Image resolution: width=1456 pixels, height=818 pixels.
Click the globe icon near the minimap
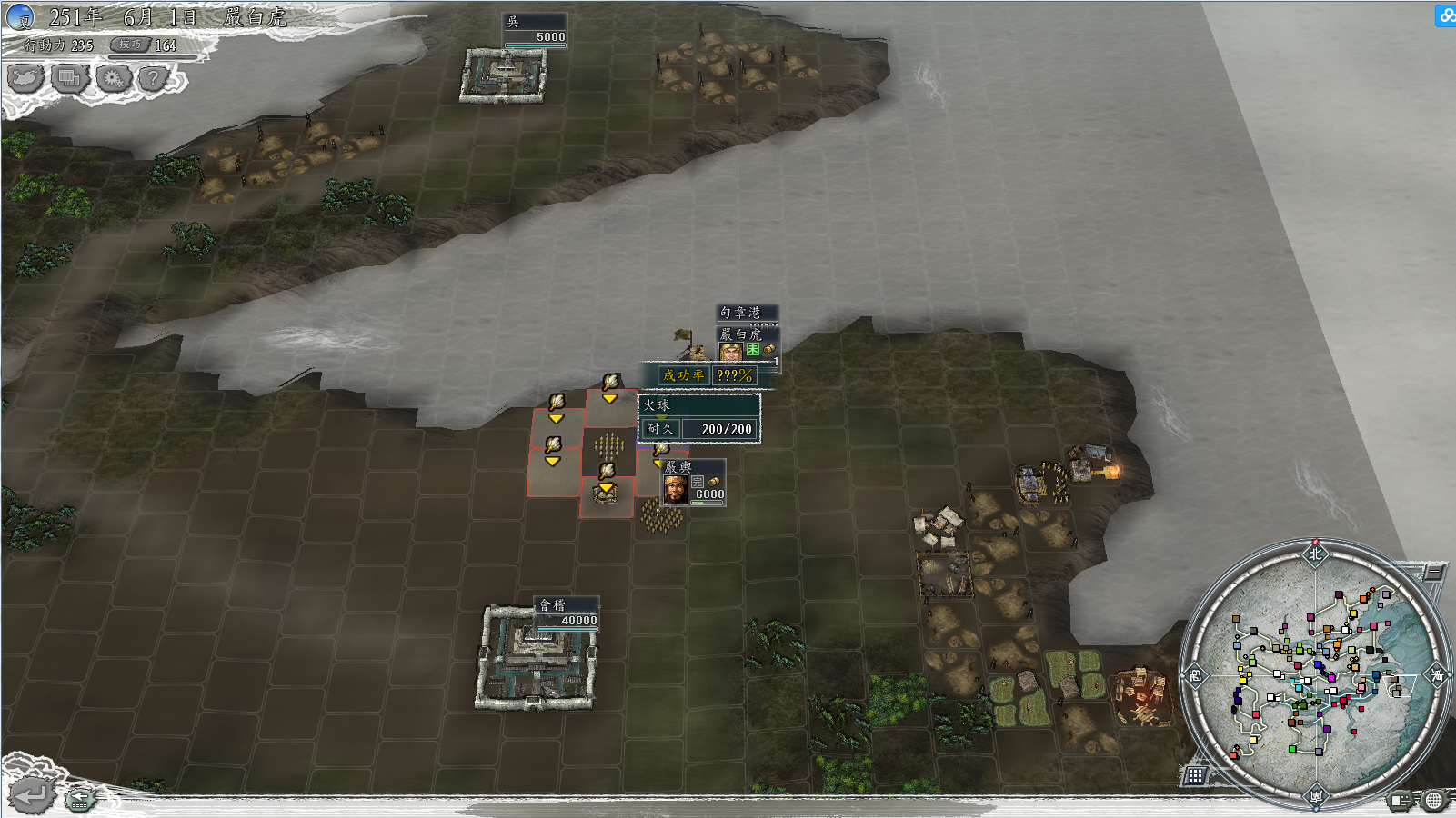(1433, 800)
